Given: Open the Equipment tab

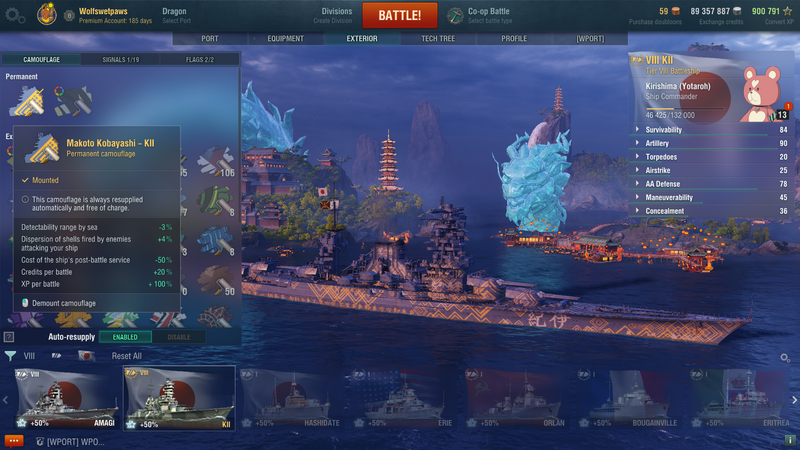Looking at the screenshot, I should click(285, 38).
